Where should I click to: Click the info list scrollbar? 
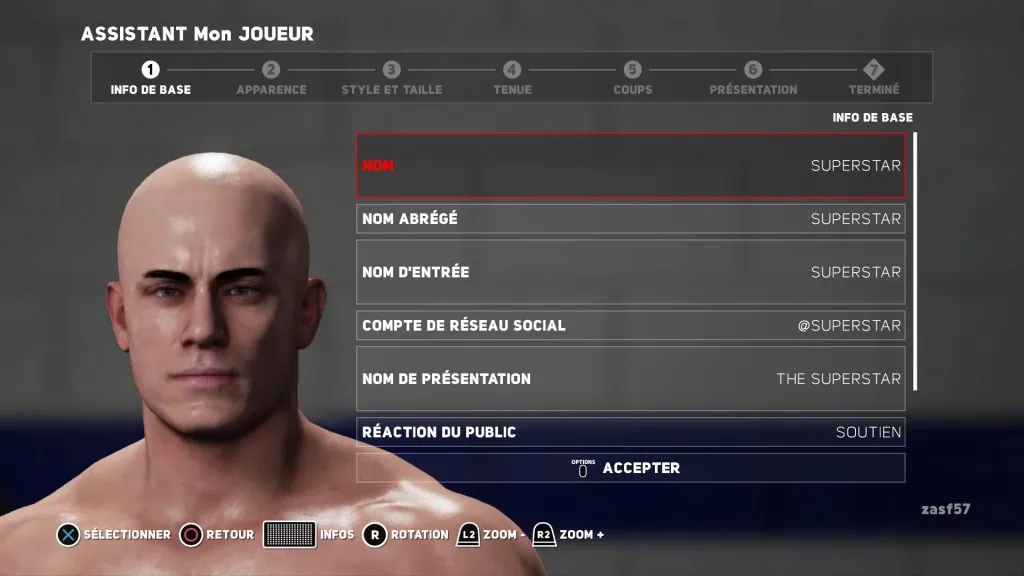(x=915, y=260)
